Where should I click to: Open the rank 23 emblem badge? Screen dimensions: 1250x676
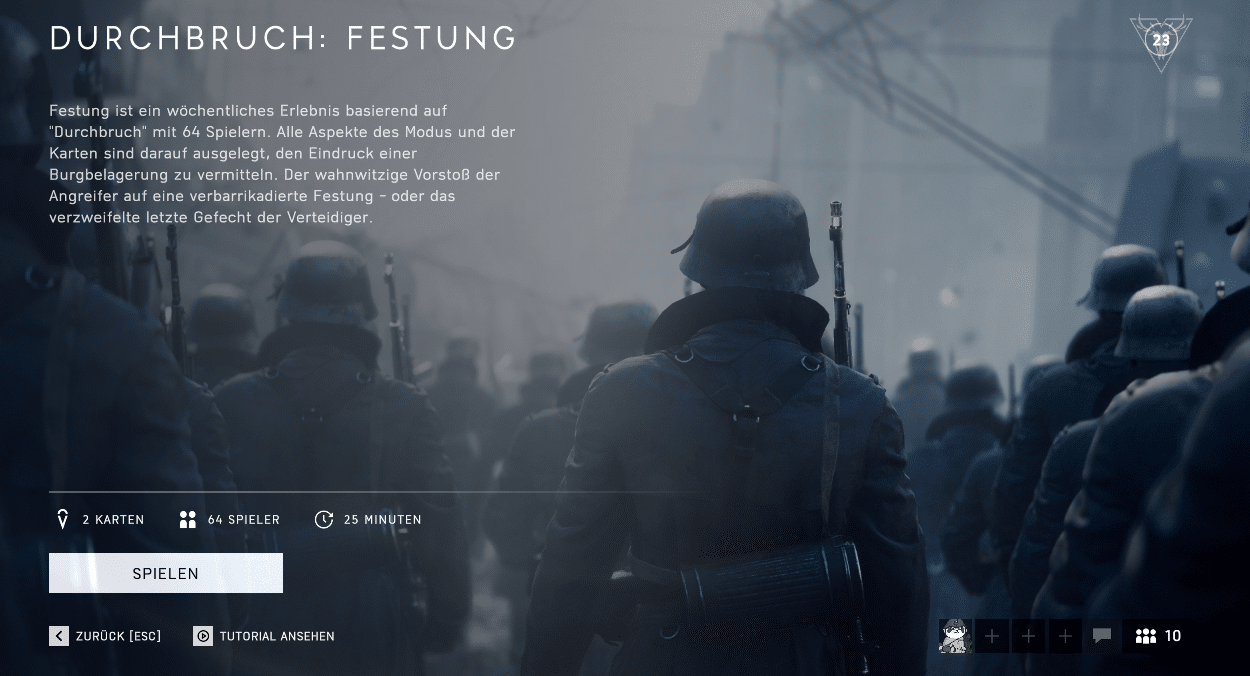point(1160,41)
